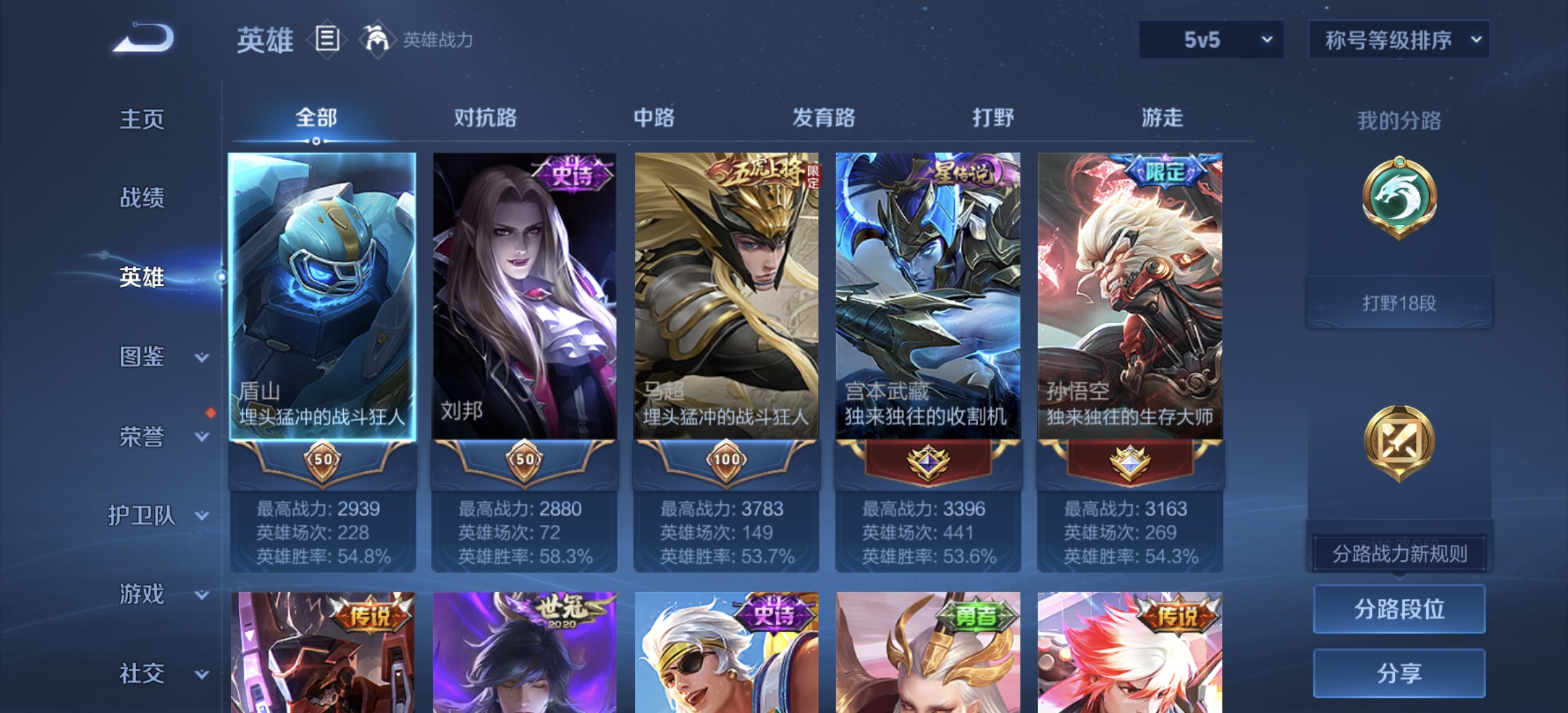
Task: Open the hero manual icon beside 英雄 title
Action: tap(326, 40)
